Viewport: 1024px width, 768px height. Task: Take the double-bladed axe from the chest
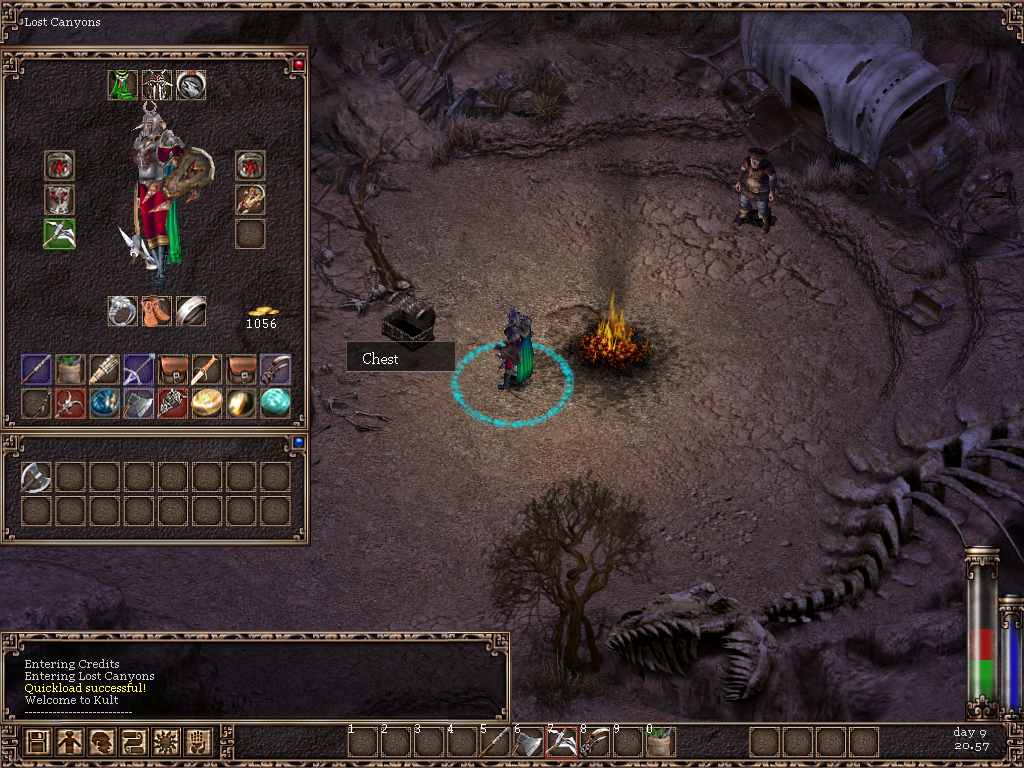point(36,477)
